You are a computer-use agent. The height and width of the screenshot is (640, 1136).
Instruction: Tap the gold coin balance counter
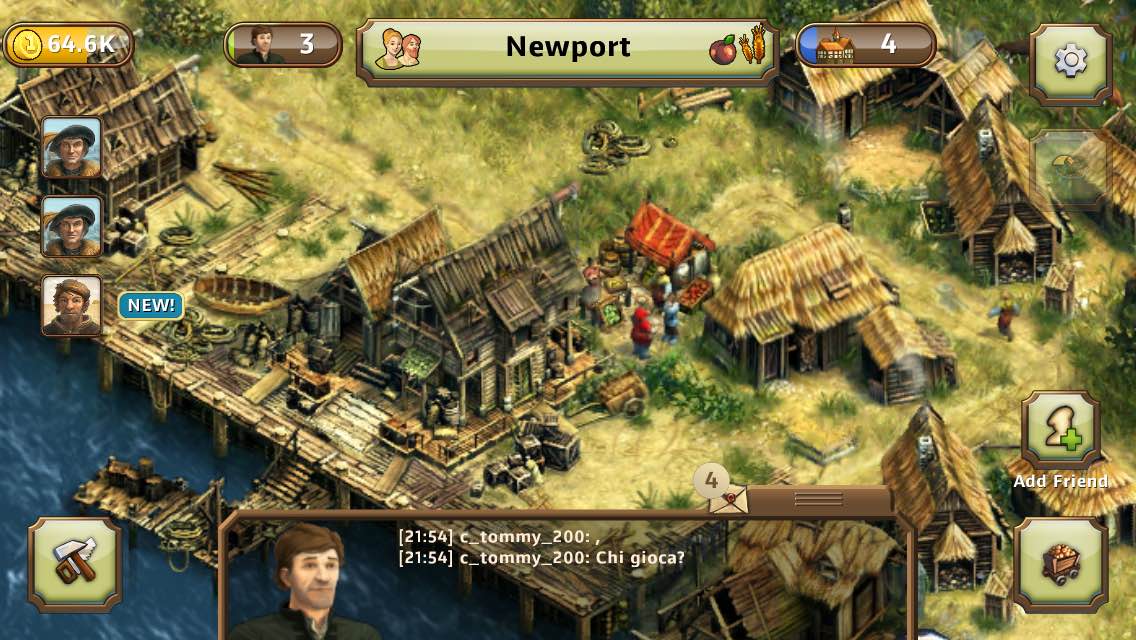point(68,45)
